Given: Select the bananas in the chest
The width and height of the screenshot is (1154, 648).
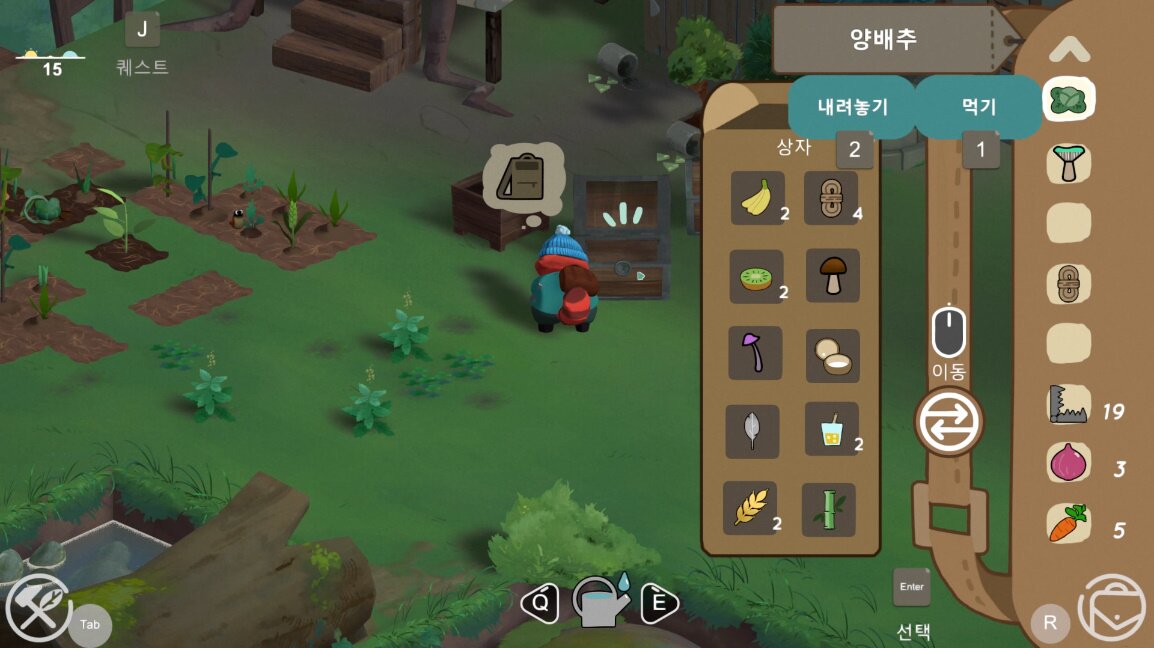Looking at the screenshot, I should coord(757,198).
